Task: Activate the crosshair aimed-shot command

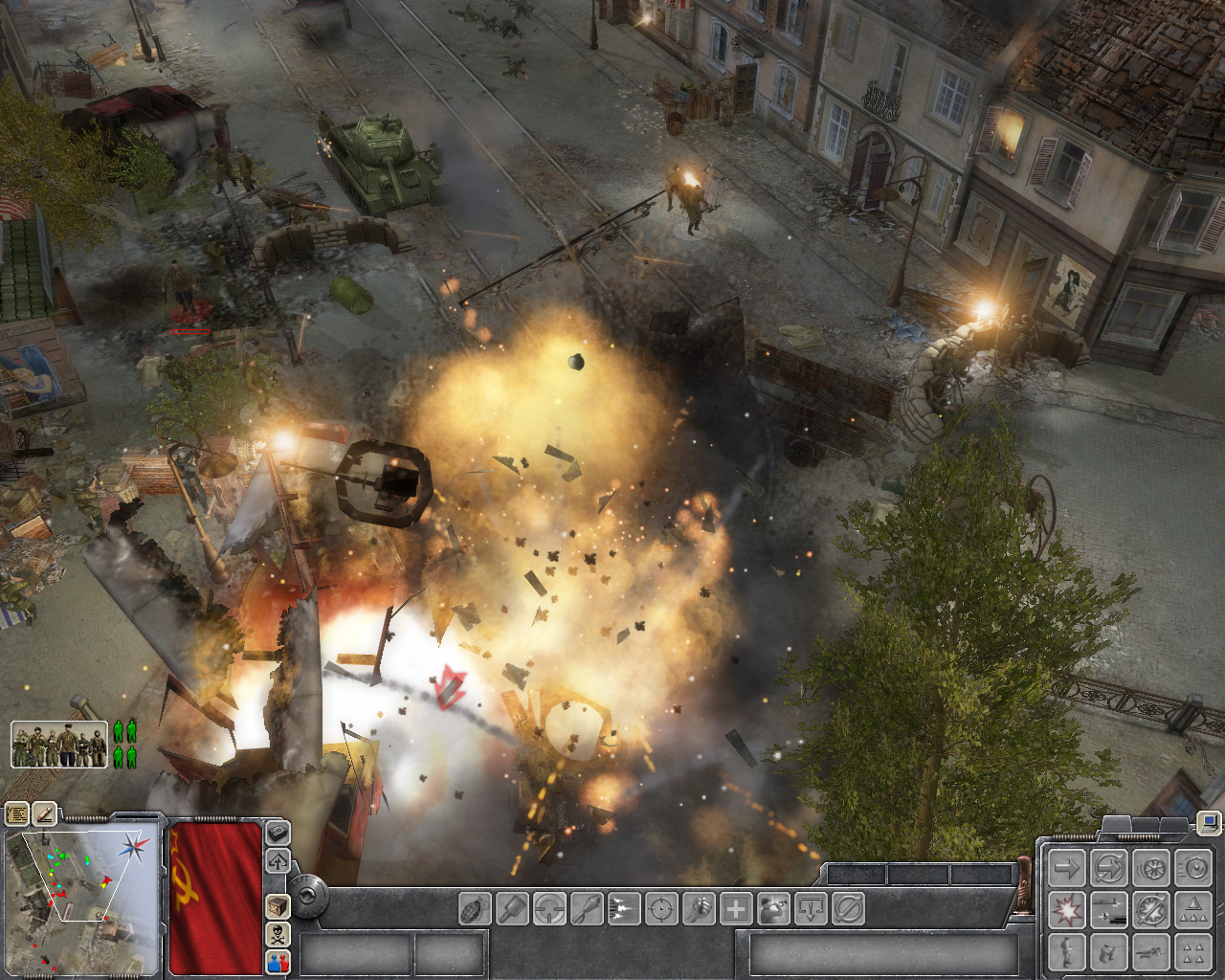Action: [x=661, y=907]
